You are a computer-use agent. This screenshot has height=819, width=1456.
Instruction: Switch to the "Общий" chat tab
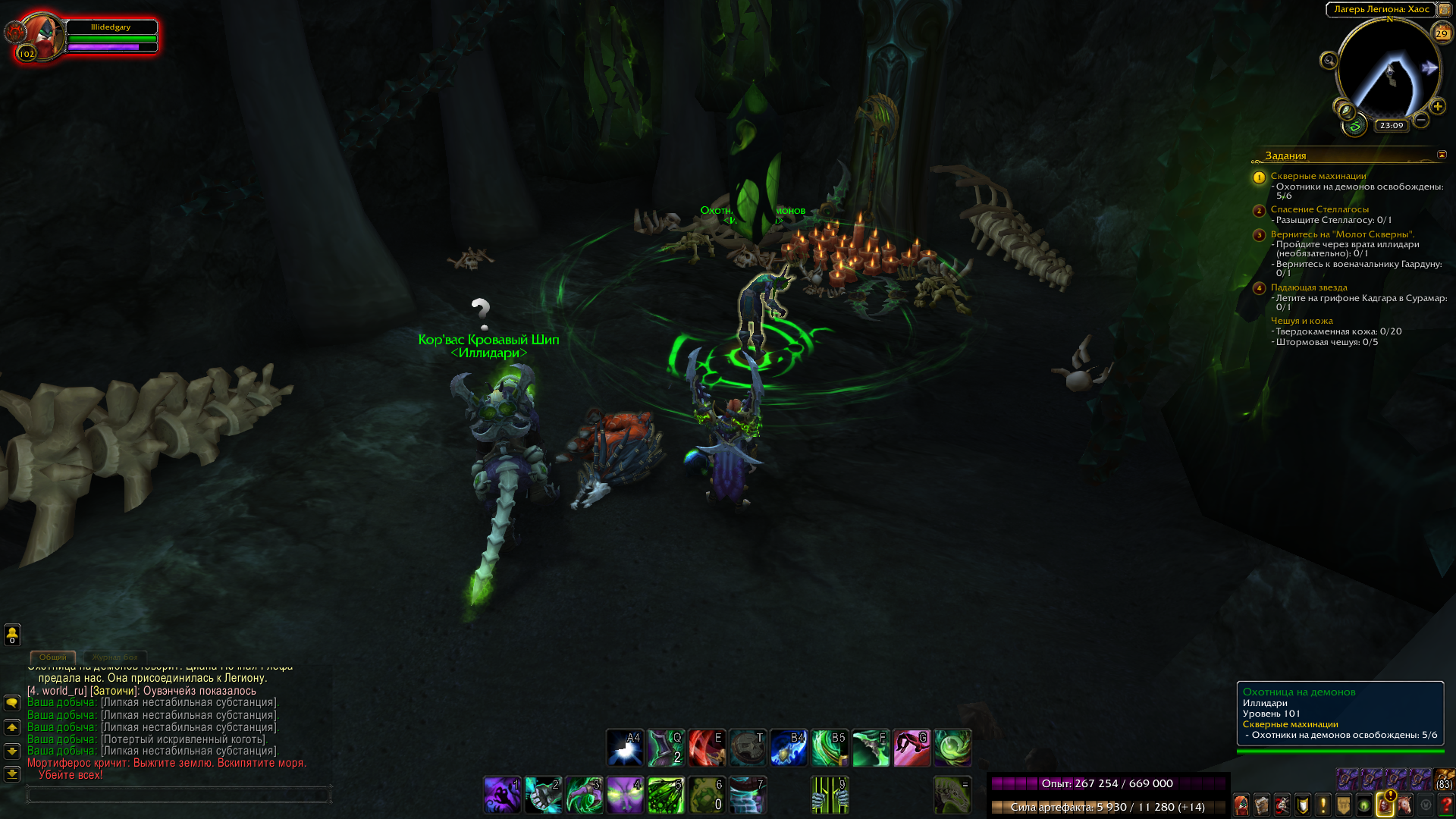click(x=53, y=657)
